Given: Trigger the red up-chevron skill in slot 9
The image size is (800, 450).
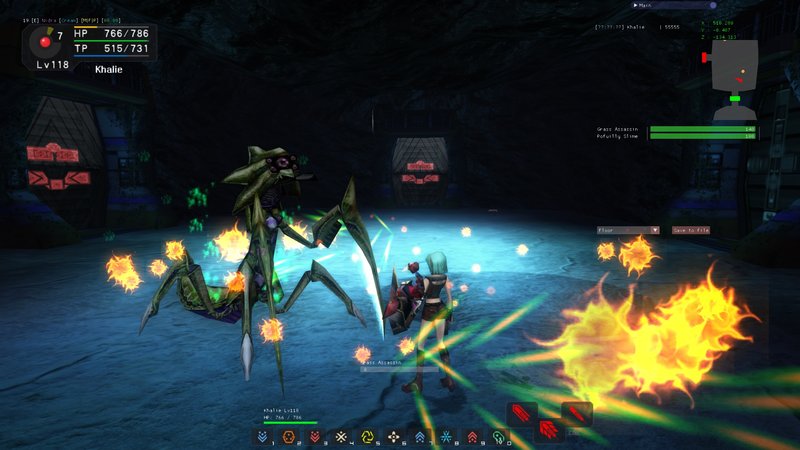Looking at the screenshot, I should tap(472, 437).
